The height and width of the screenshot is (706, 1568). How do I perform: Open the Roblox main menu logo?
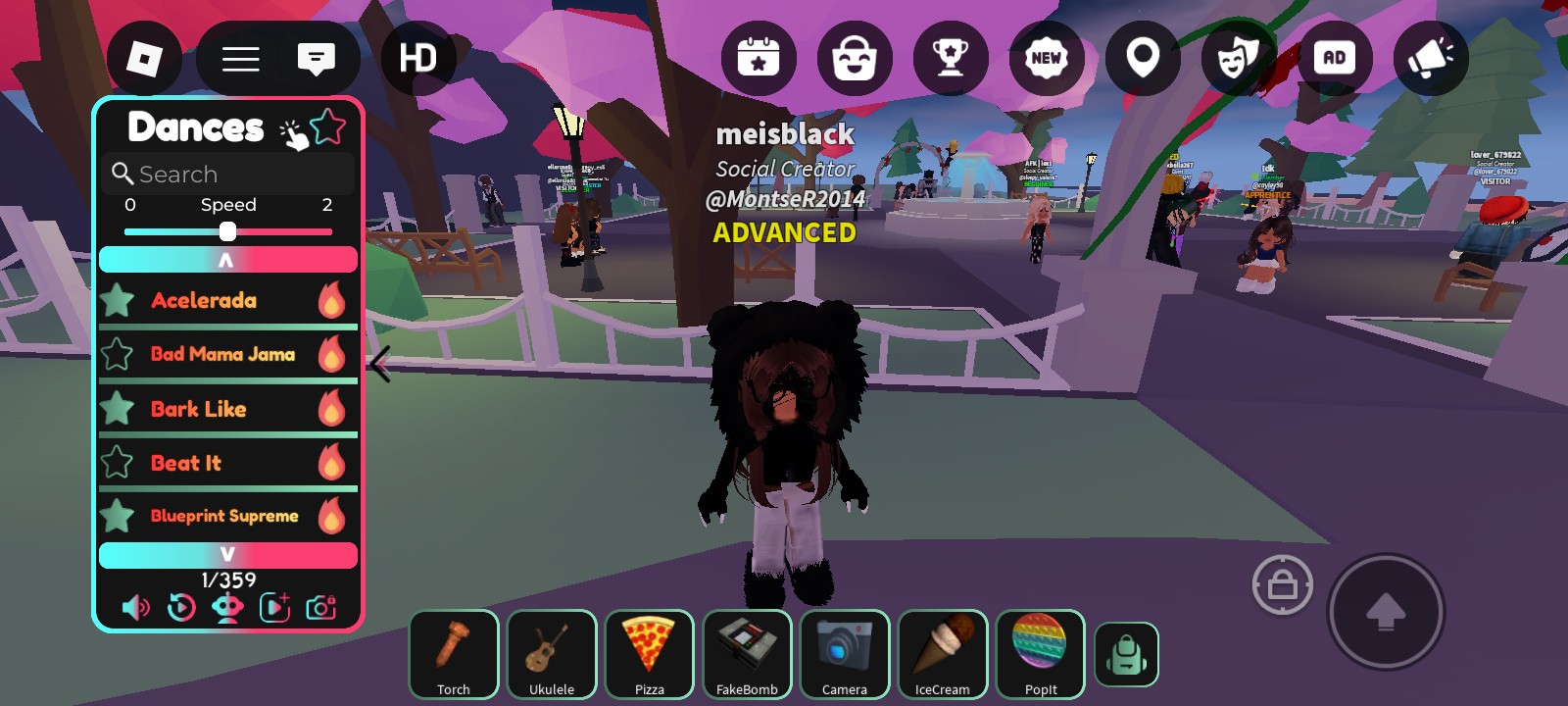click(144, 59)
